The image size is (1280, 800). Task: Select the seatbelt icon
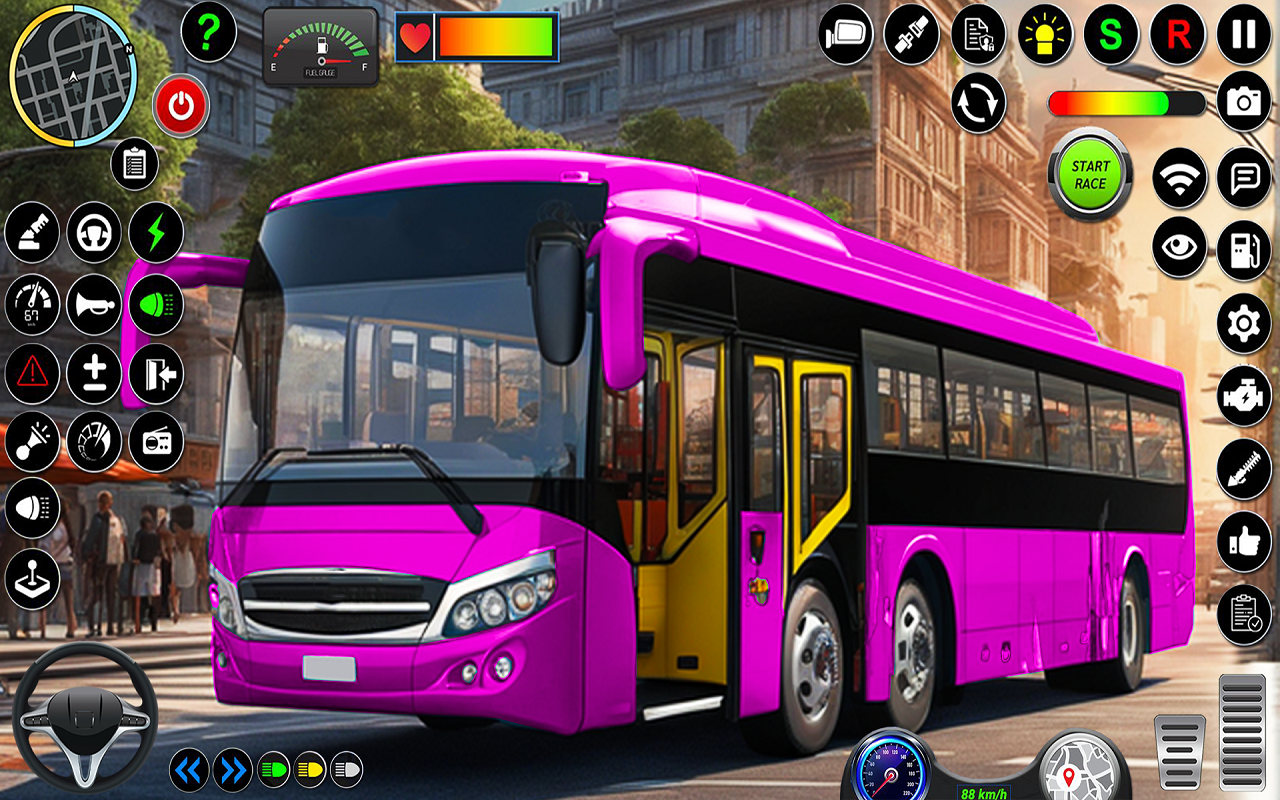(910, 35)
